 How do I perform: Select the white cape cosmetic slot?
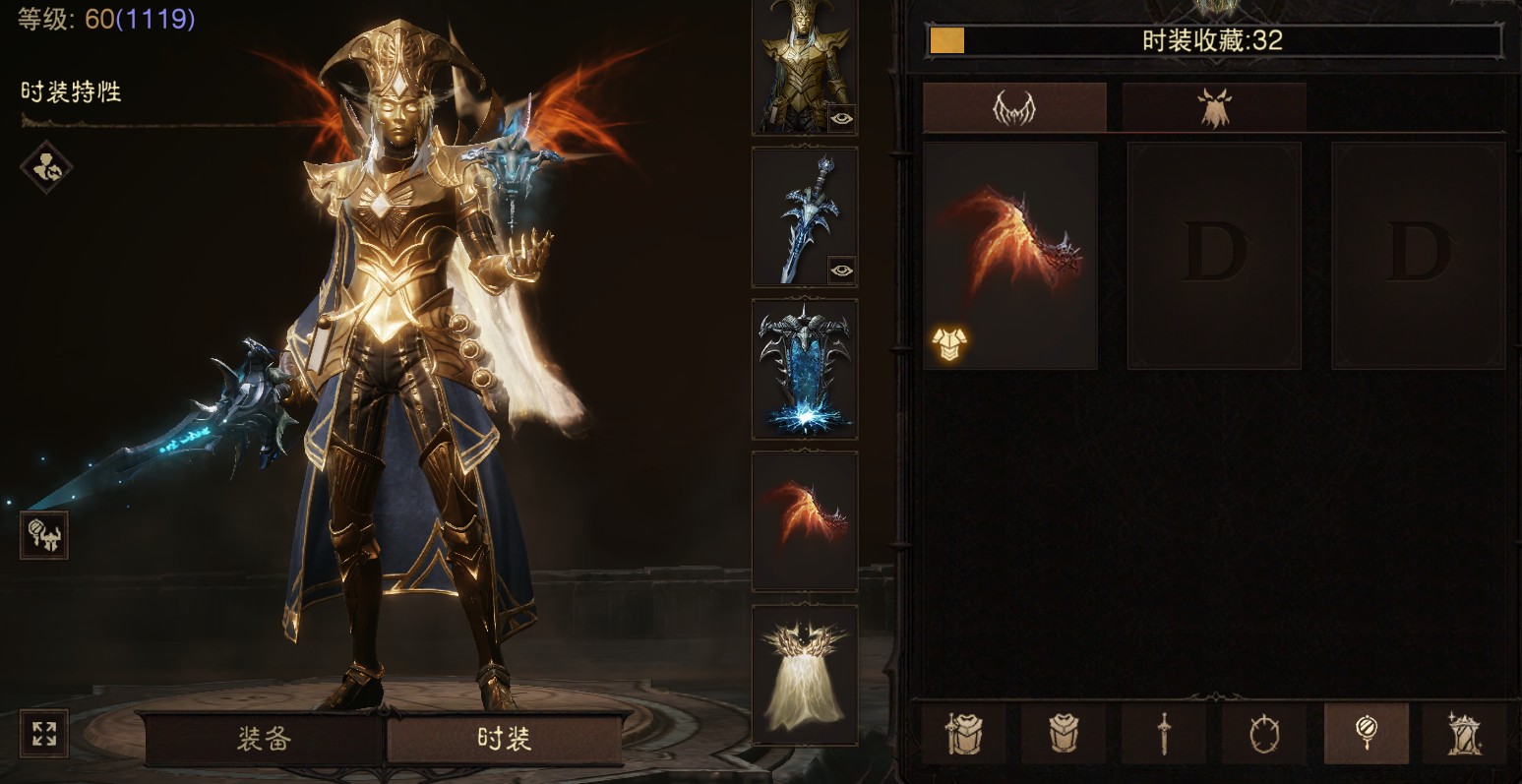coord(804,674)
